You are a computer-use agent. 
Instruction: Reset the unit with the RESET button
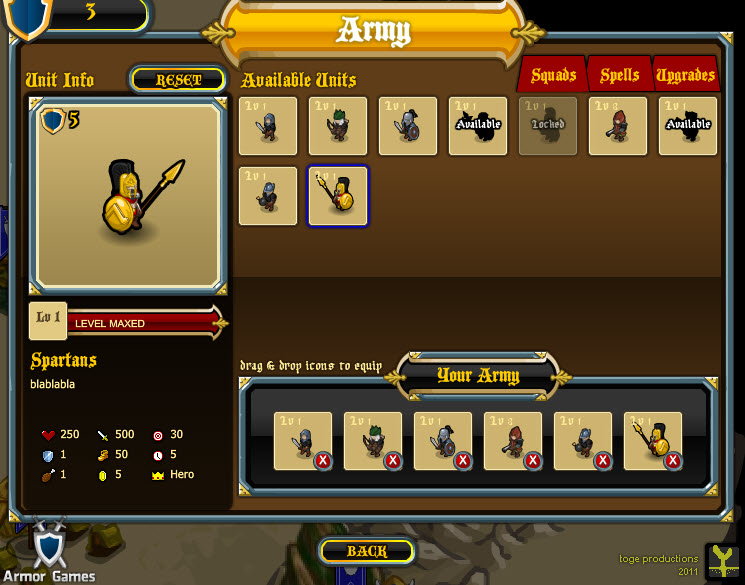[x=178, y=80]
